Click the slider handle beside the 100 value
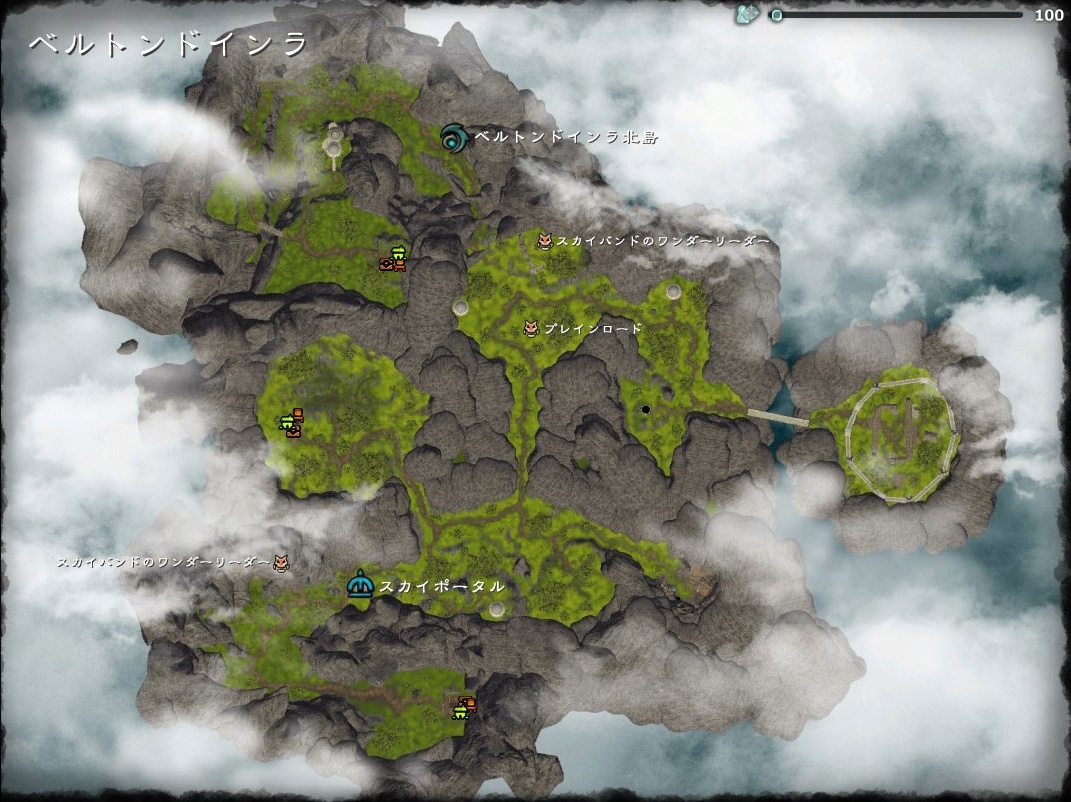 pos(777,15)
